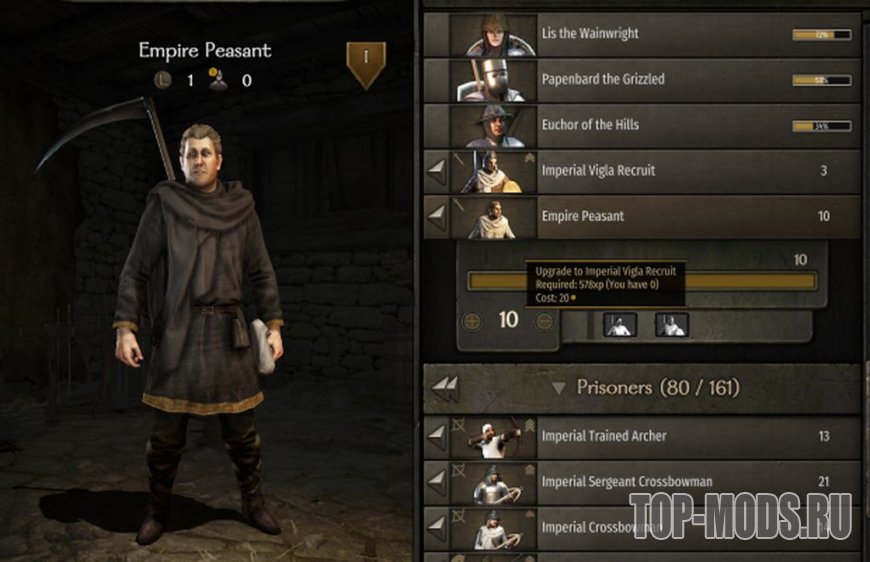Transfer Imperial Vigla Recruit with its arrow button
870x562 pixels.
[x=436, y=172]
